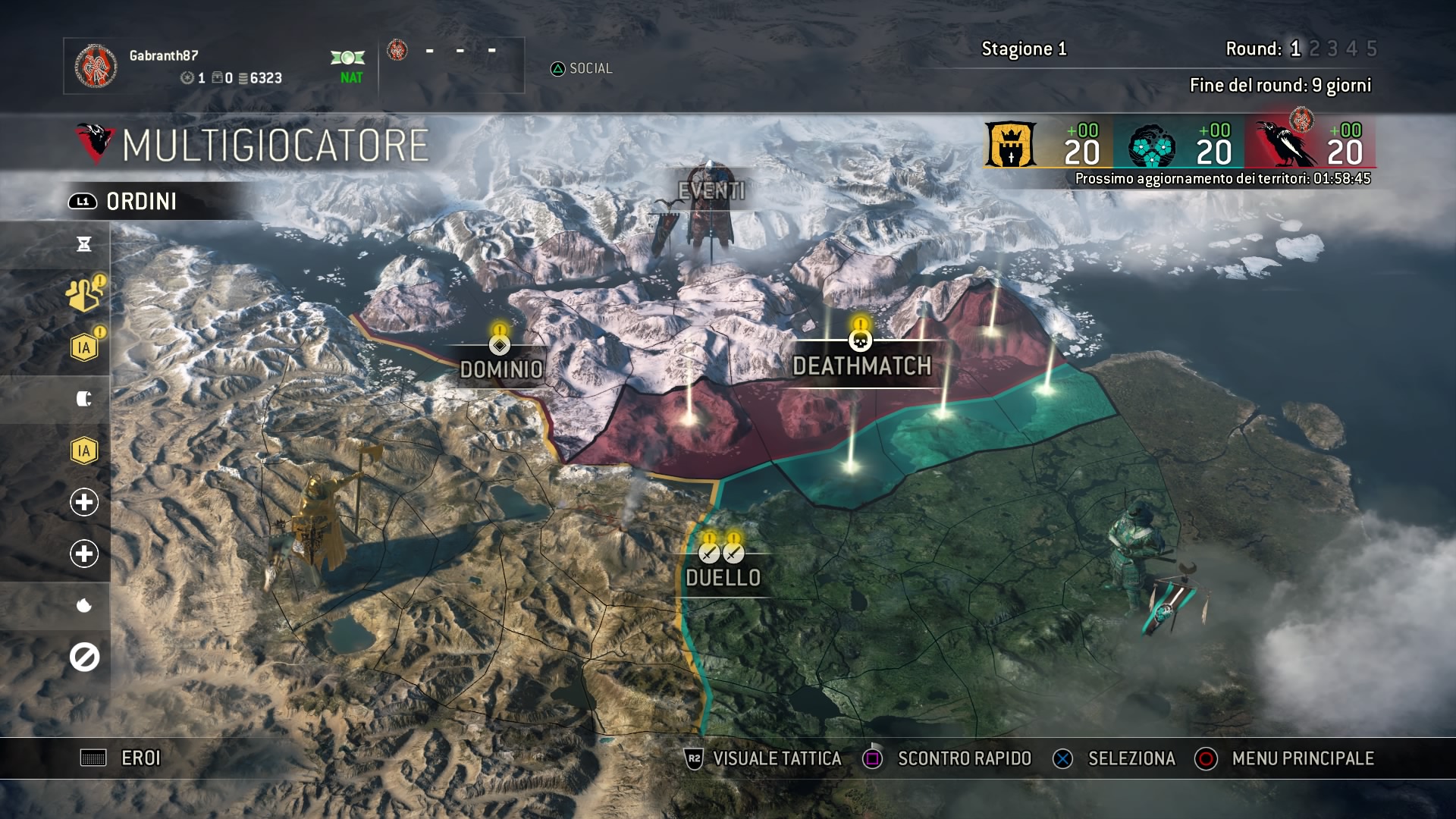
Task: Select the crossed-out circle order icon
Action: (x=84, y=657)
